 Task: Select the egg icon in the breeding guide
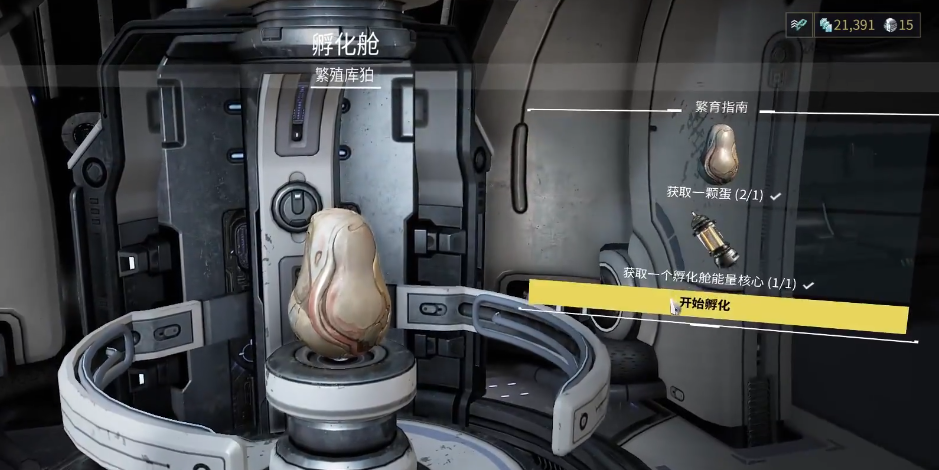[721, 152]
